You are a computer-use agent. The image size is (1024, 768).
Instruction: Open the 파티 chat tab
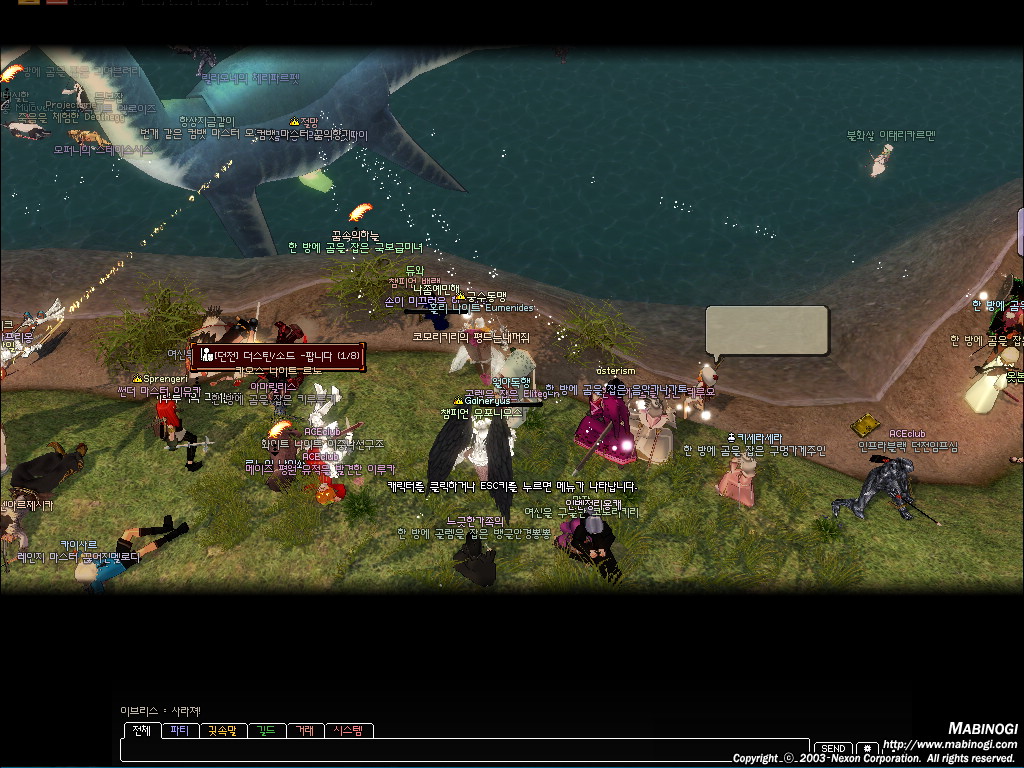point(179,731)
